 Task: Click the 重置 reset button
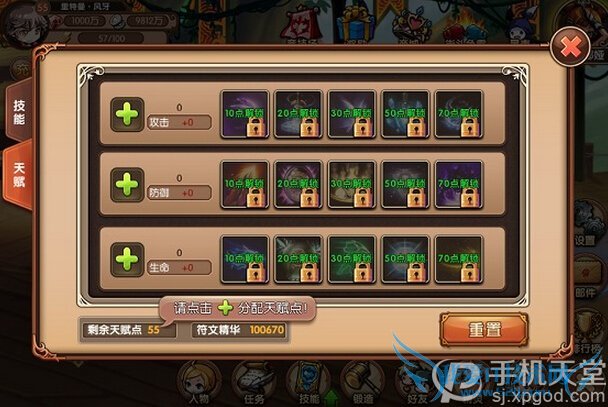tap(484, 327)
